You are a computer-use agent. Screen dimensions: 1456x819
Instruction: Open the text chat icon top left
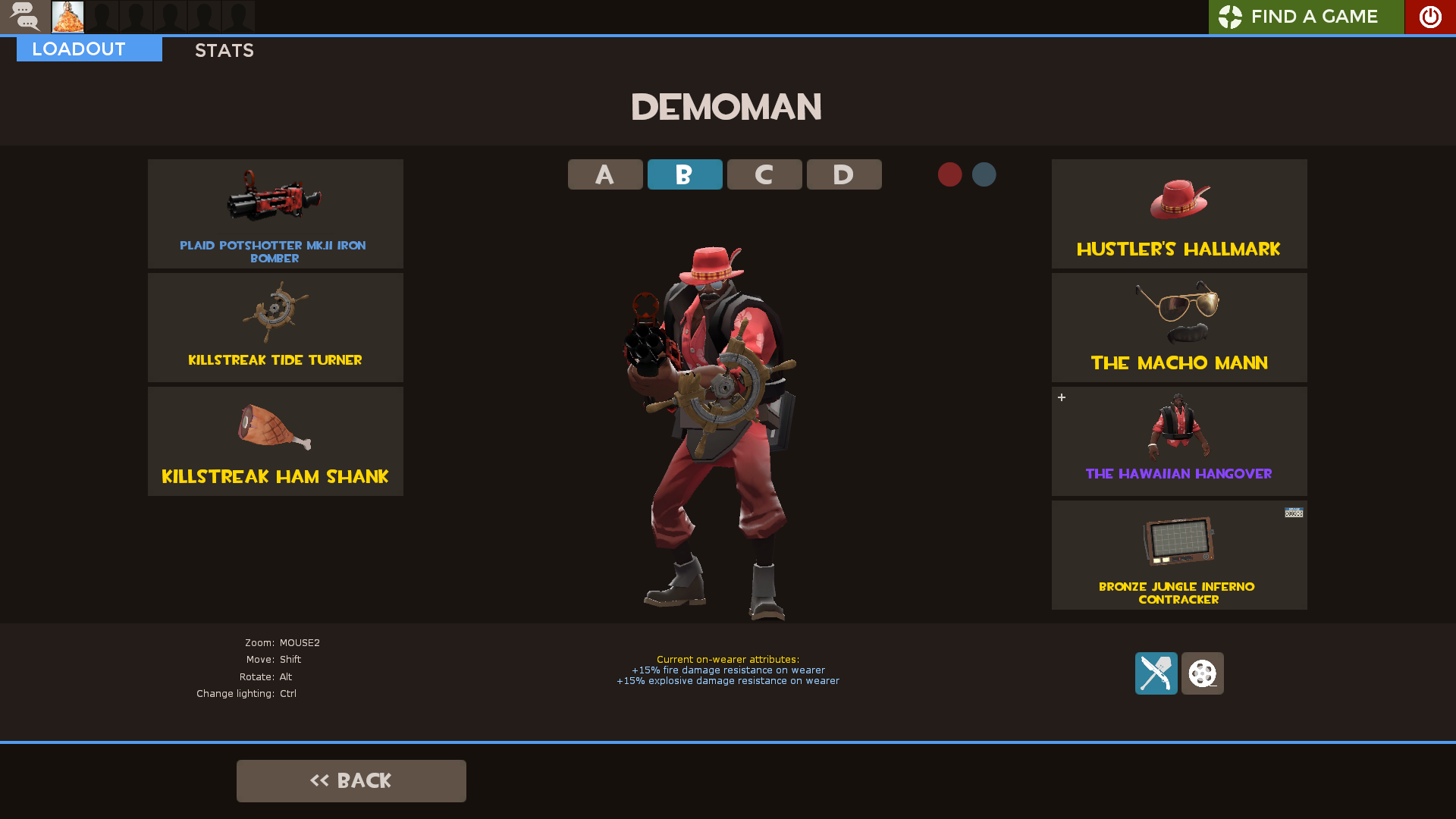tap(25, 17)
